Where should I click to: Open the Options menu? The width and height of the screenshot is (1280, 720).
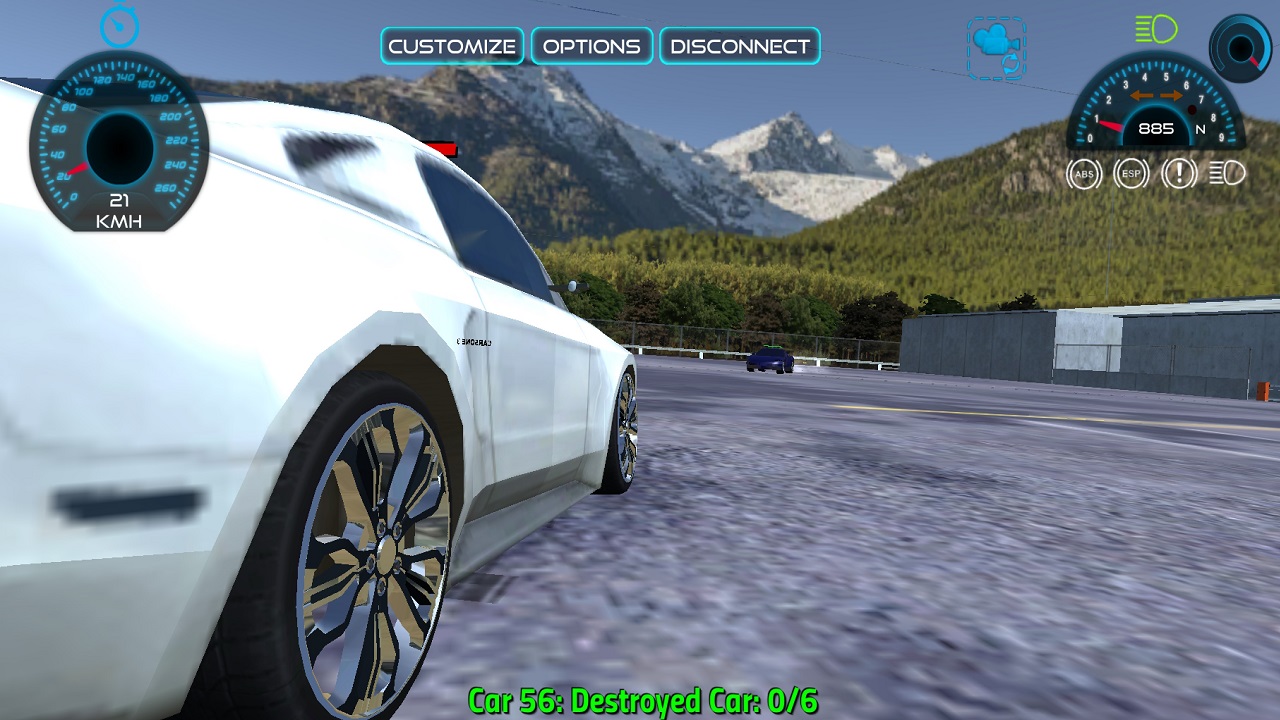click(592, 46)
